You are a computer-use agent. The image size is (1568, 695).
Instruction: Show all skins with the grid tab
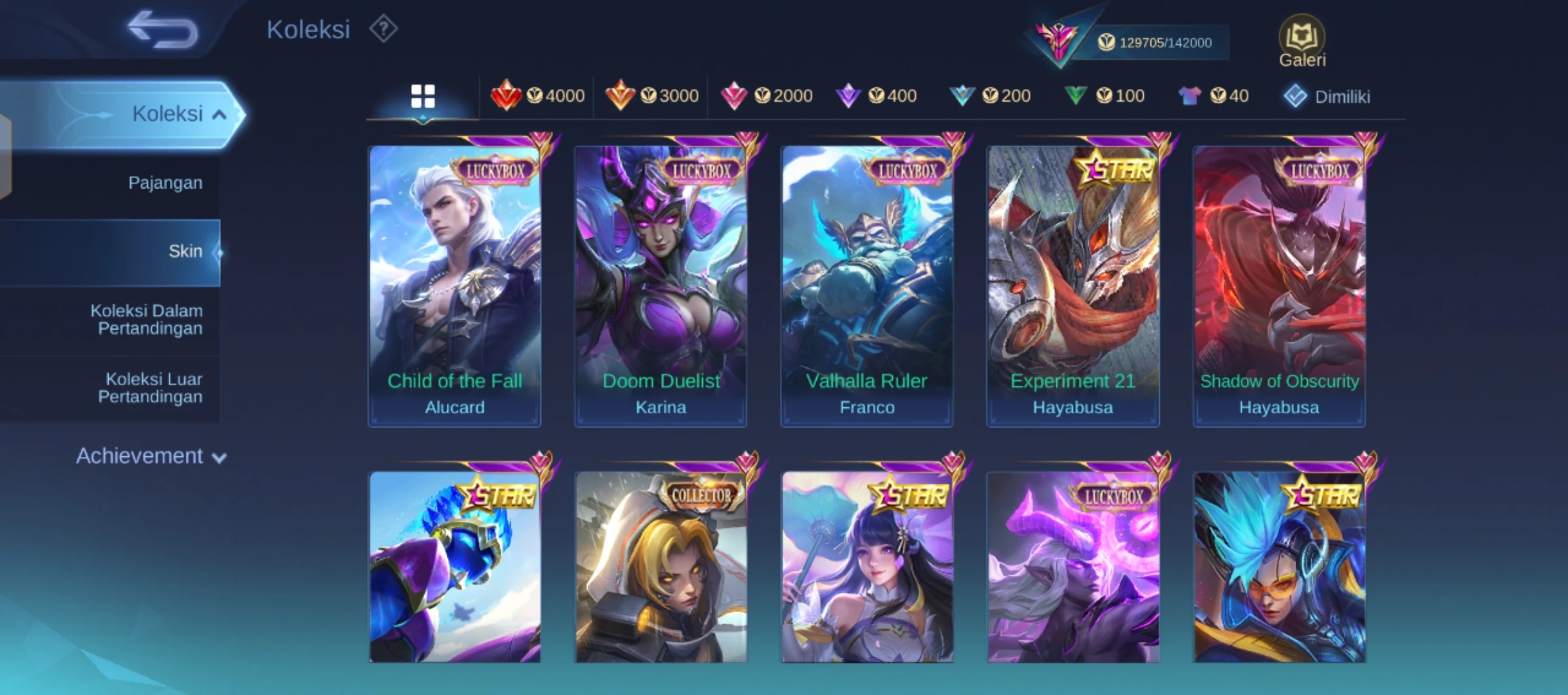coord(423,97)
